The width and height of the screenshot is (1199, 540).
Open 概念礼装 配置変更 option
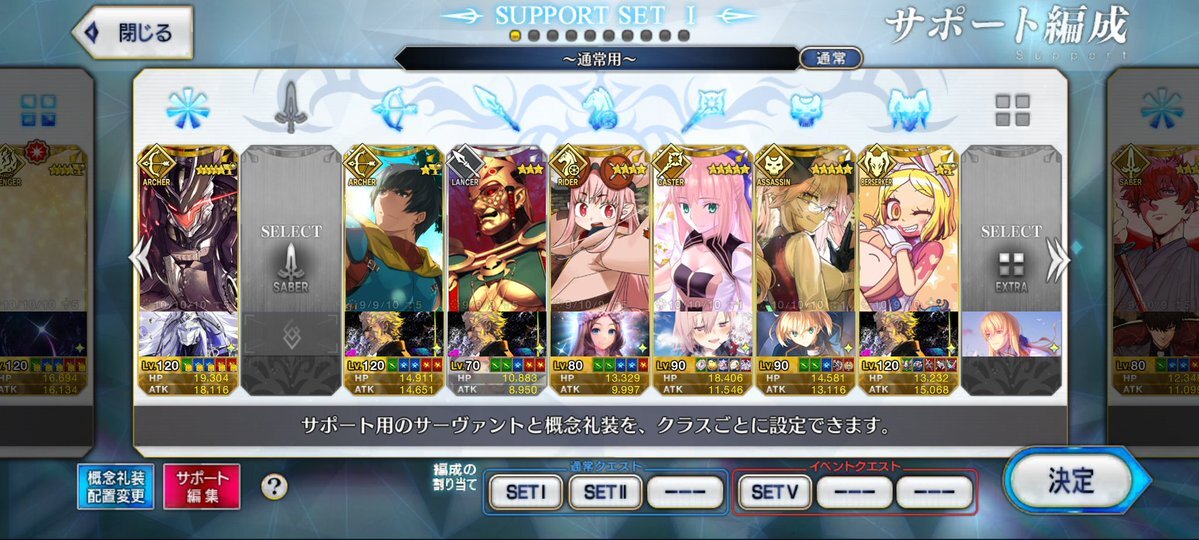(115, 486)
